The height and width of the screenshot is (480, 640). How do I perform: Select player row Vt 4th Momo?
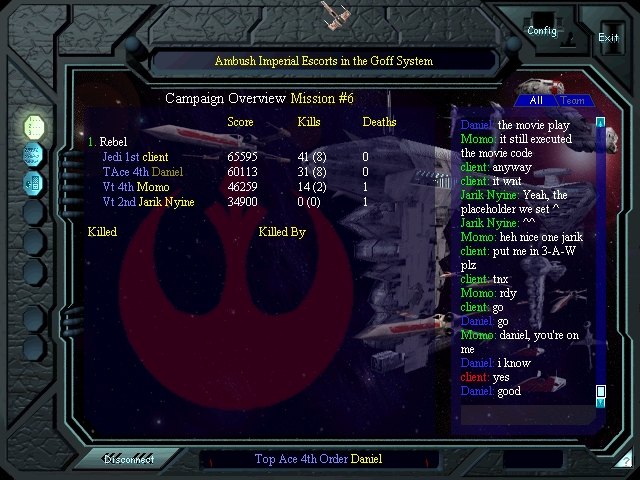[x=135, y=187]
